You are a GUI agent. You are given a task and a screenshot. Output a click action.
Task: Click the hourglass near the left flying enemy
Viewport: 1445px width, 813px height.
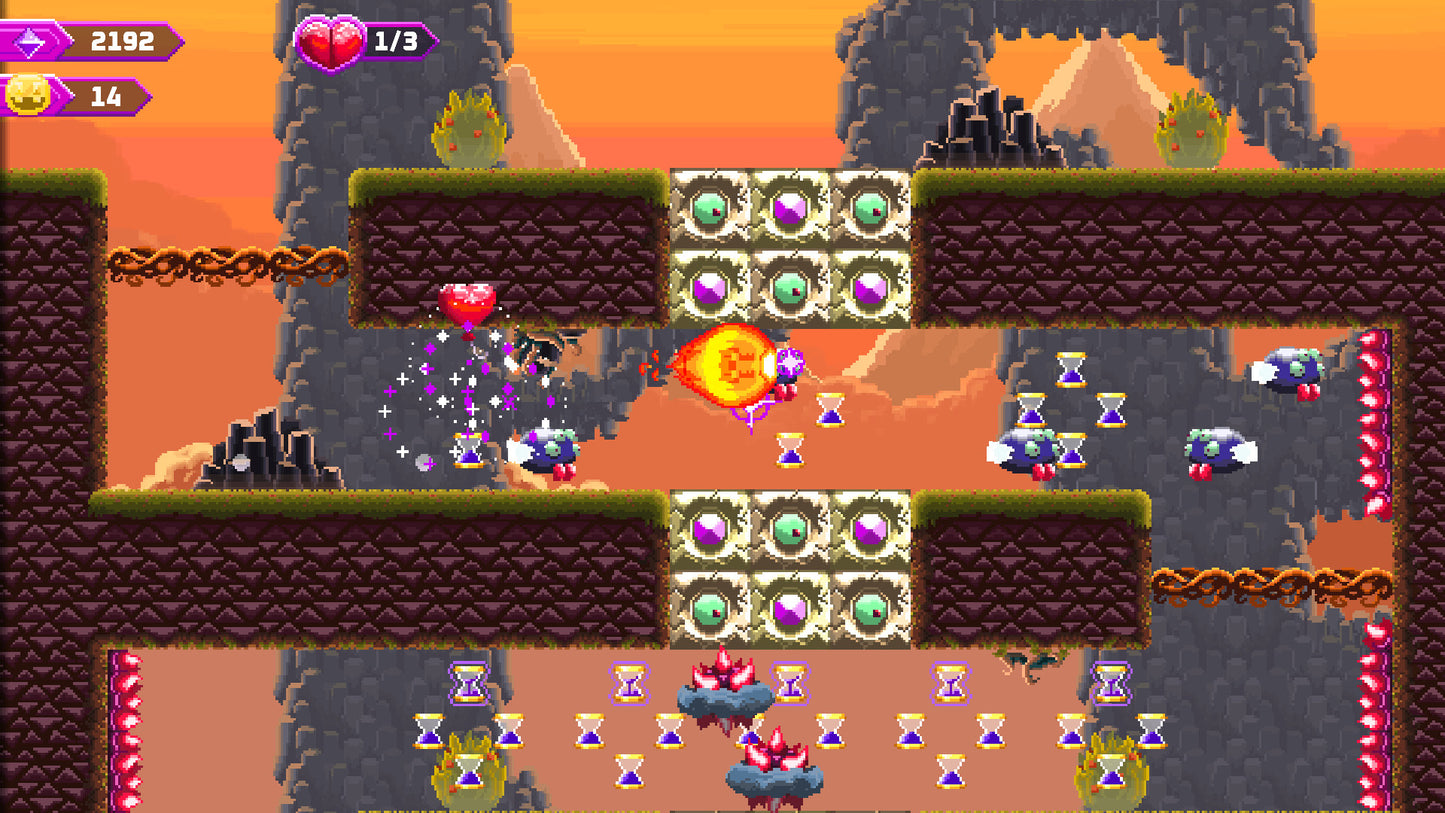point(466,450)
